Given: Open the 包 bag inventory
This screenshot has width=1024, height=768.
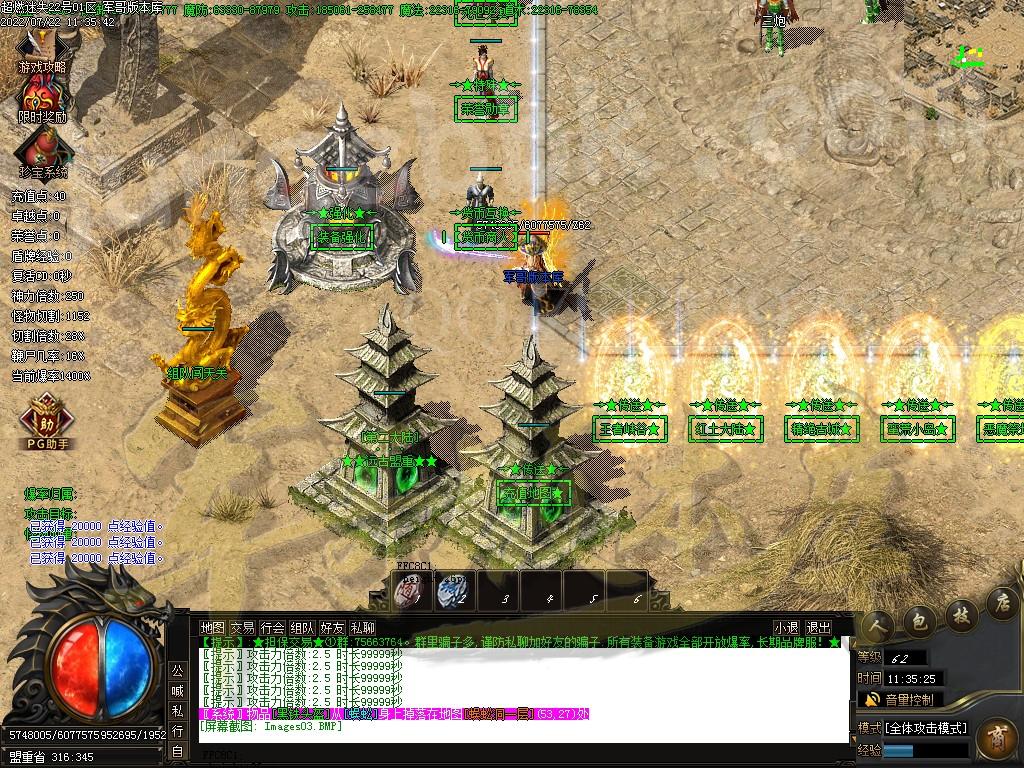Looking at the screenshot, I should click(x=920, y=618).
